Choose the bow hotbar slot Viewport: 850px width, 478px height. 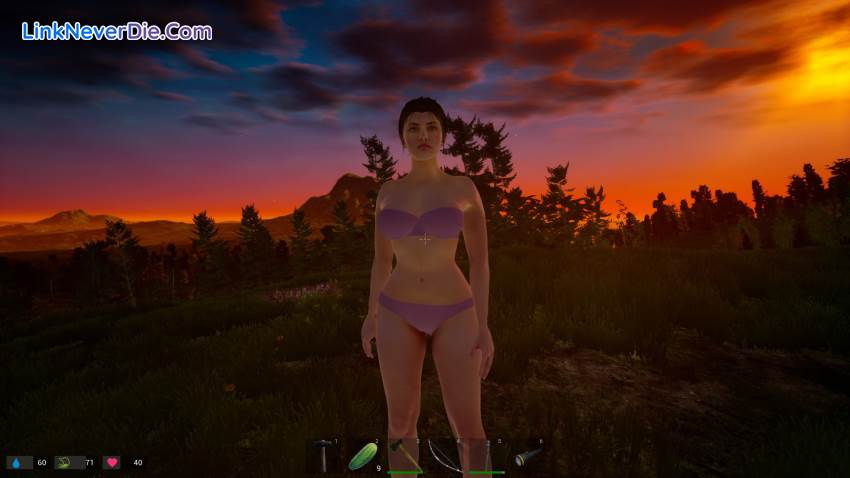point(445,455)
